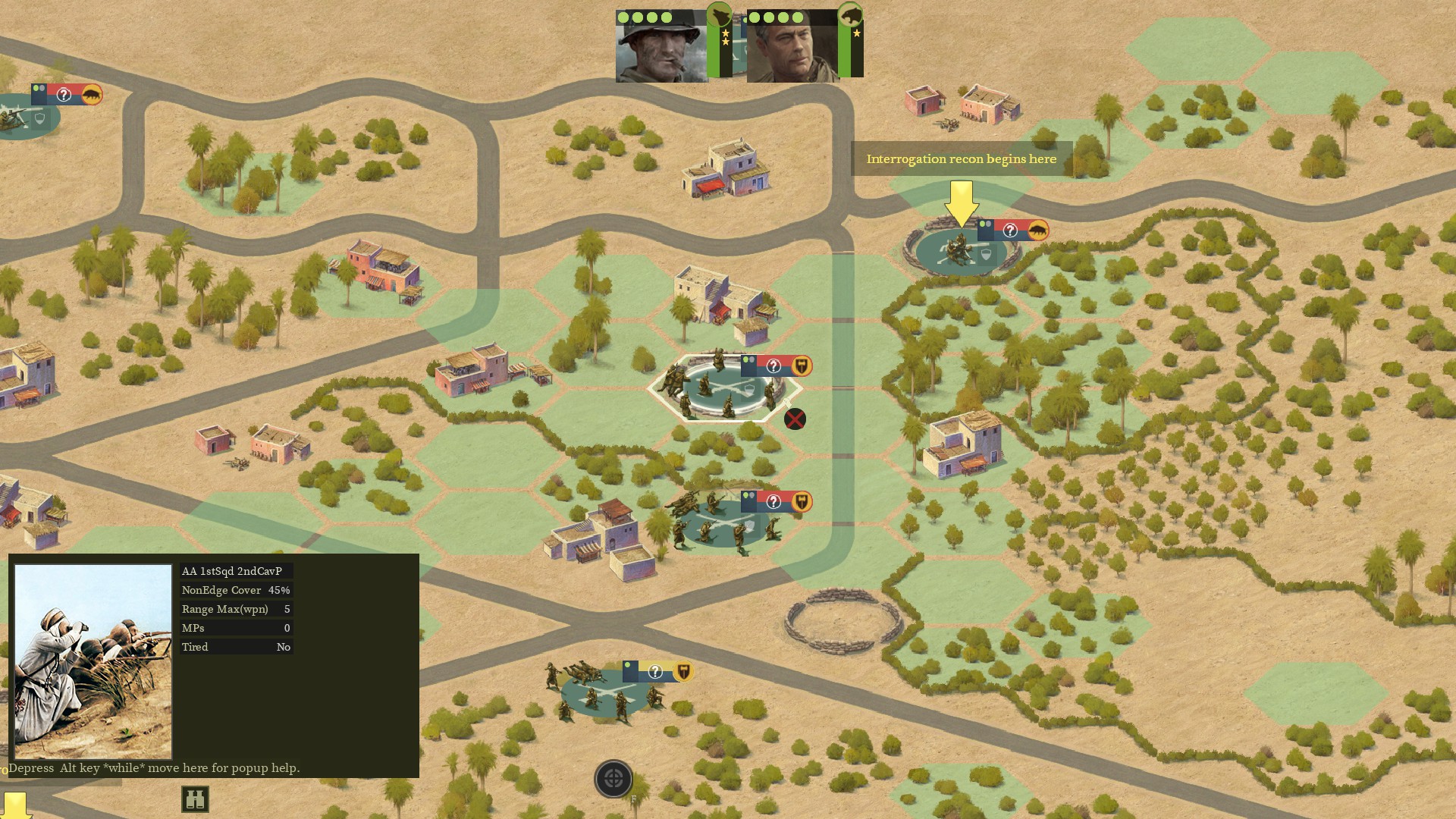Activate the round crosshair target button
1456x819 pixels.
coord(613,779)
